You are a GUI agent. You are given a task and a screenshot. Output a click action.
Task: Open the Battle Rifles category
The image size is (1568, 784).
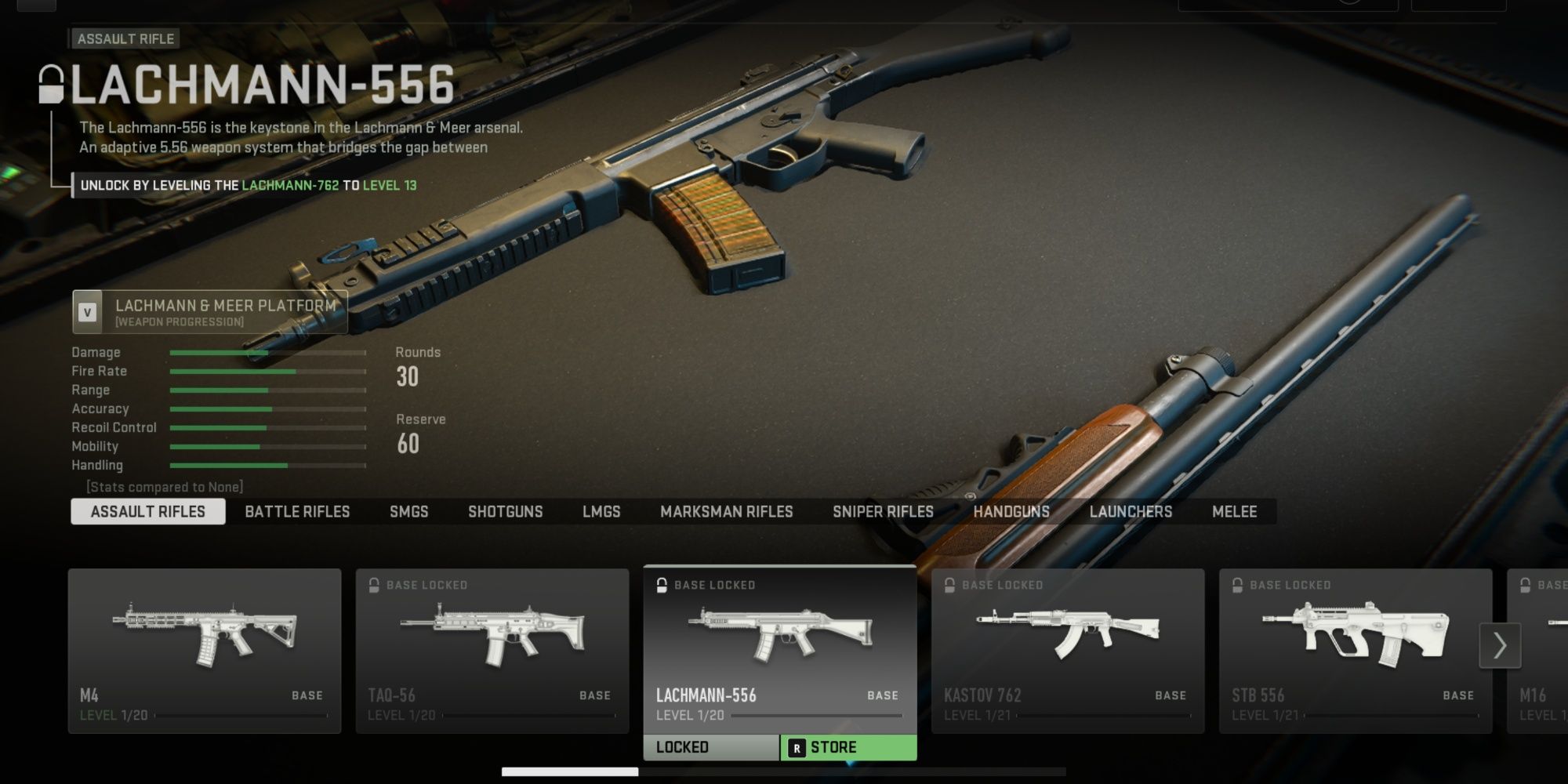tap(297, 512)
